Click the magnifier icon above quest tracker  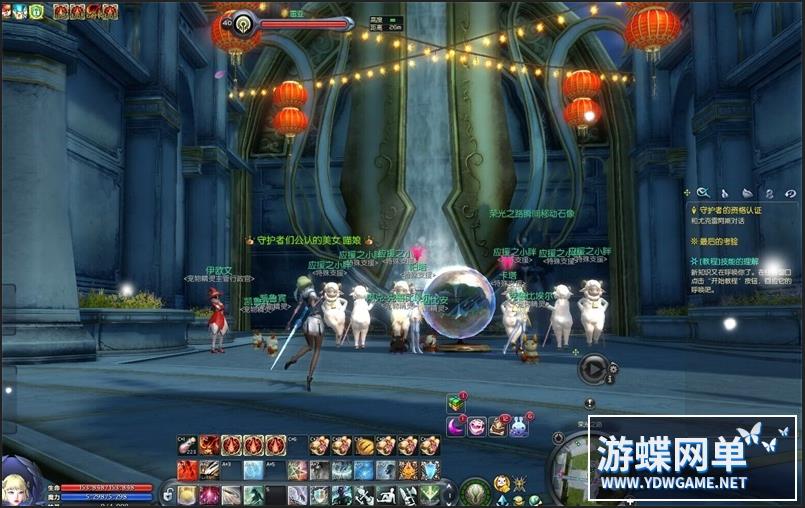(703, 192)
